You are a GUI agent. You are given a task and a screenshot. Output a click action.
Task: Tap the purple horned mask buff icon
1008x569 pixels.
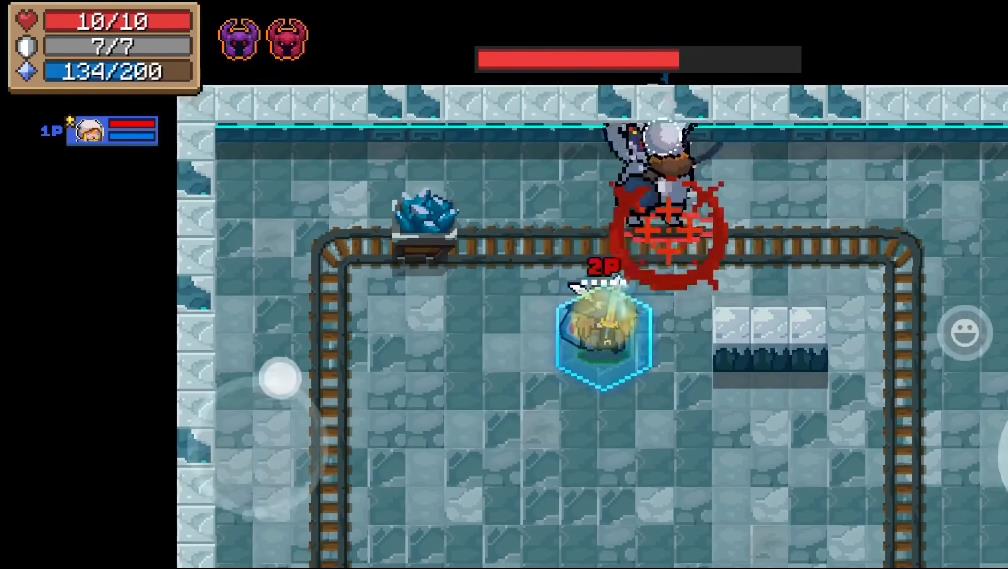[x=239, y=40]
